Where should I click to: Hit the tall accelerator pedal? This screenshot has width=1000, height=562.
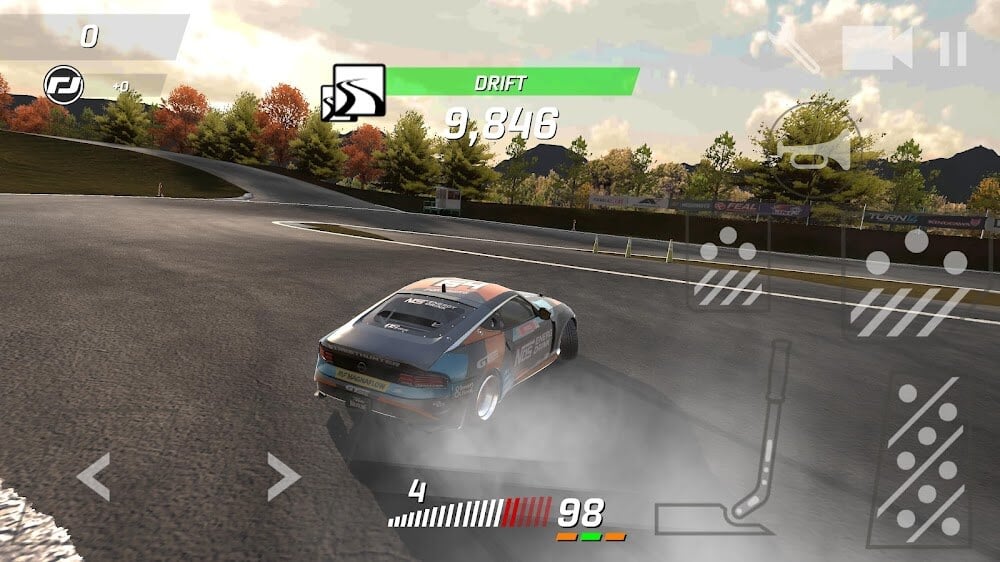(x=918, y=461)
